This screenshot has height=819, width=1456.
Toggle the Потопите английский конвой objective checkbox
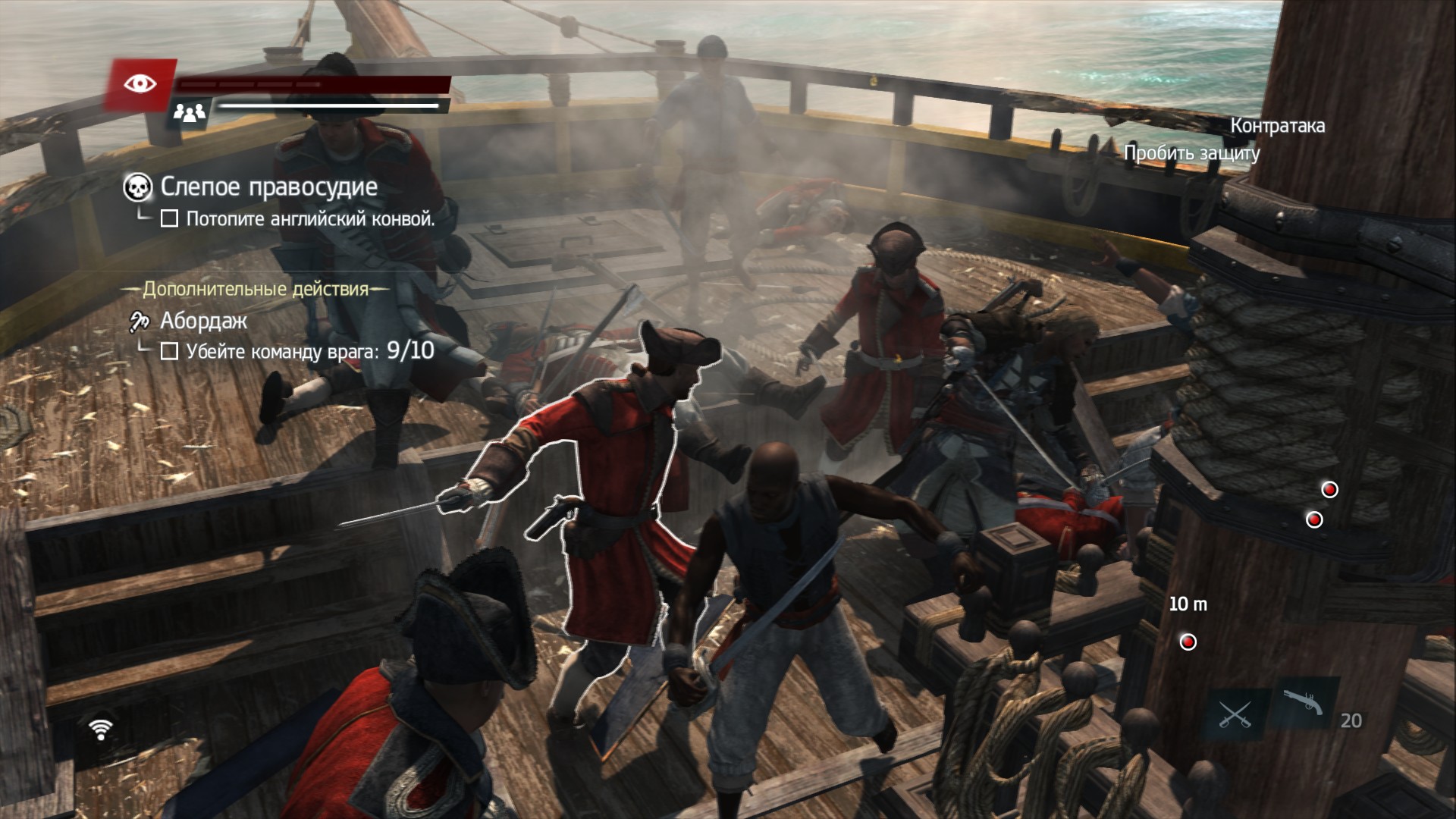(x=169, y=219)
